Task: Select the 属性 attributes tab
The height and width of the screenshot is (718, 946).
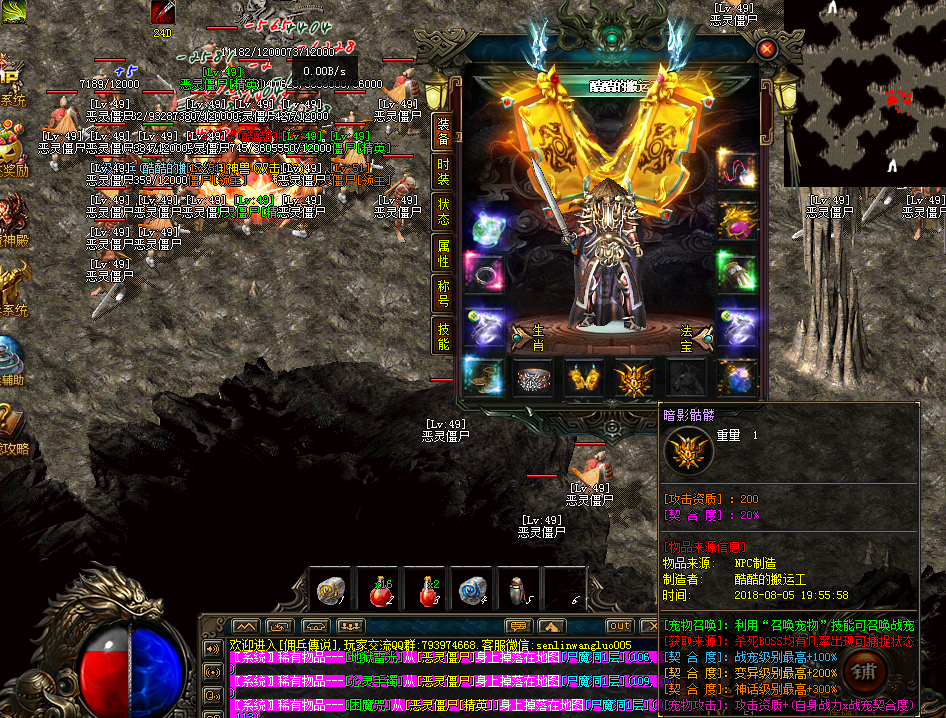Action: point(442,254)
